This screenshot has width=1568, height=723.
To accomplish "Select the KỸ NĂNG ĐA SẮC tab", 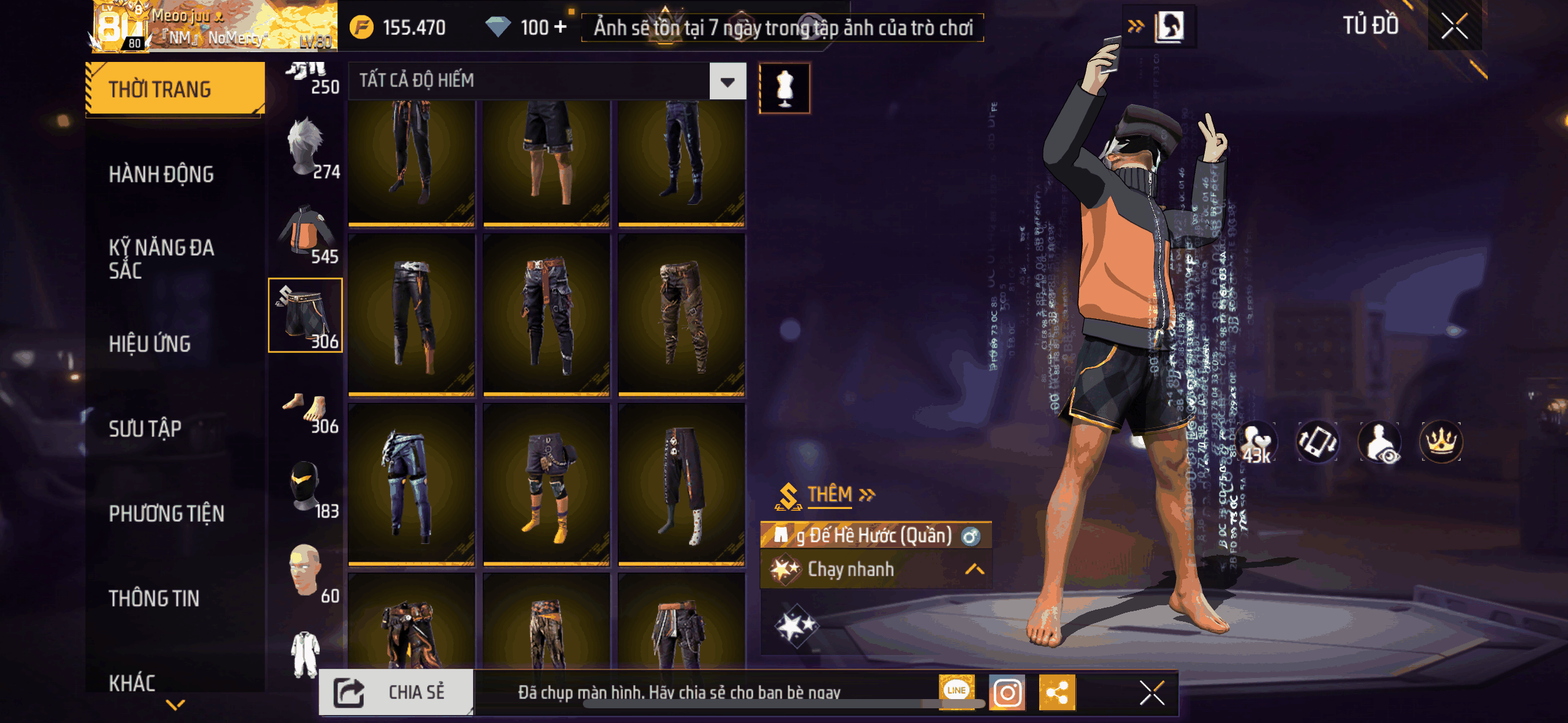I will point(161,259).
